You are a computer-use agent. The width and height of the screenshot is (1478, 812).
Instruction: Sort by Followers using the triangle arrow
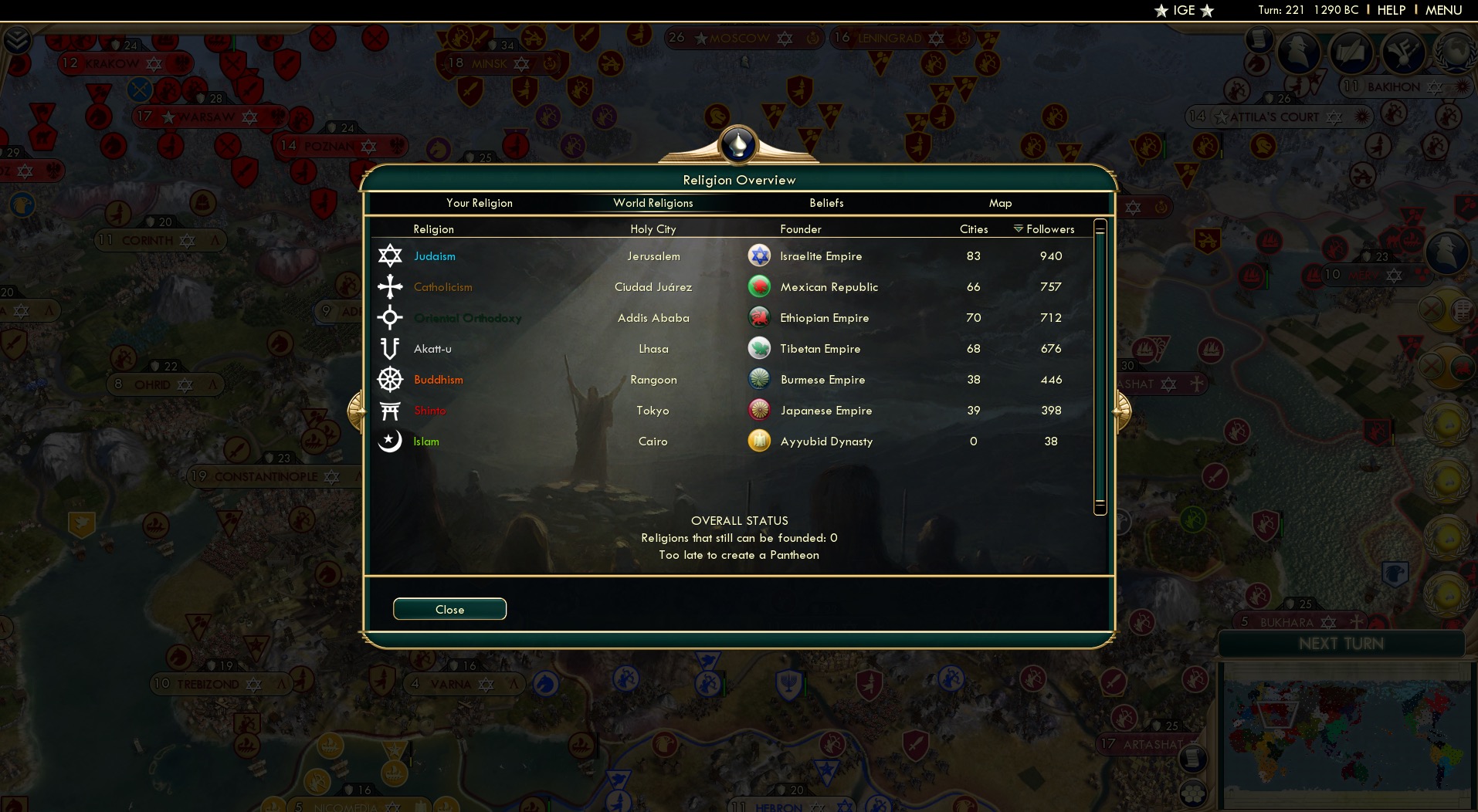pos(1019,228)
